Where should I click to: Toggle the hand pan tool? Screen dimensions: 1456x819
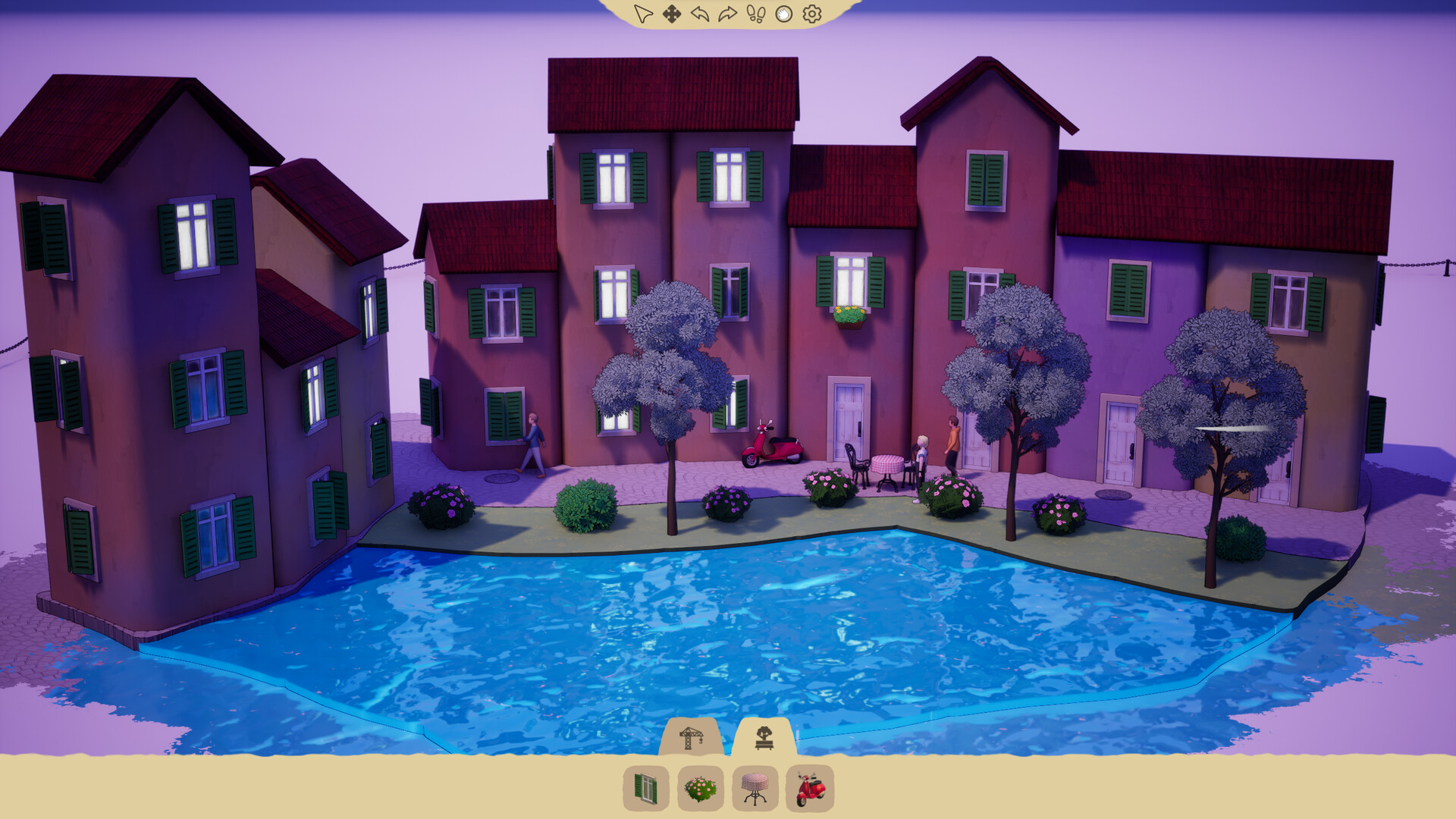point(783,11)
